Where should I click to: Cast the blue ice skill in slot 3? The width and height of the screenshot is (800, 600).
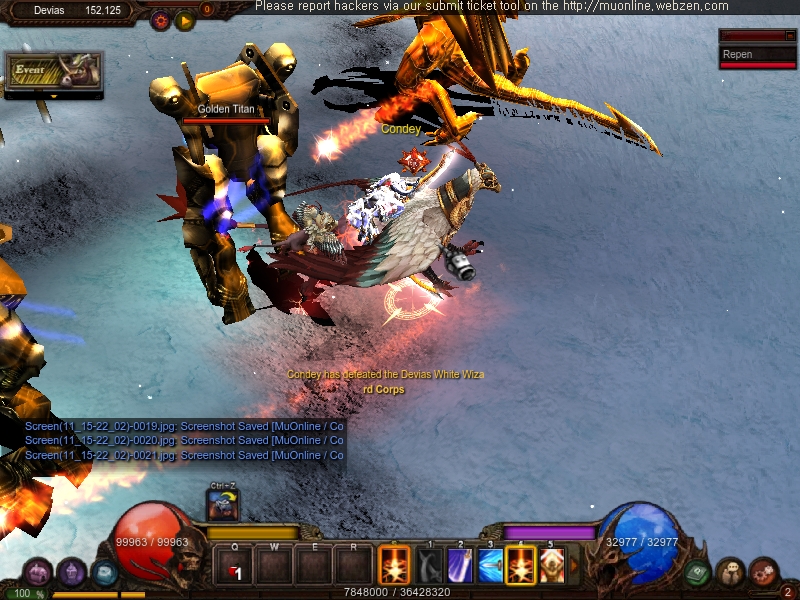[490, 565]
